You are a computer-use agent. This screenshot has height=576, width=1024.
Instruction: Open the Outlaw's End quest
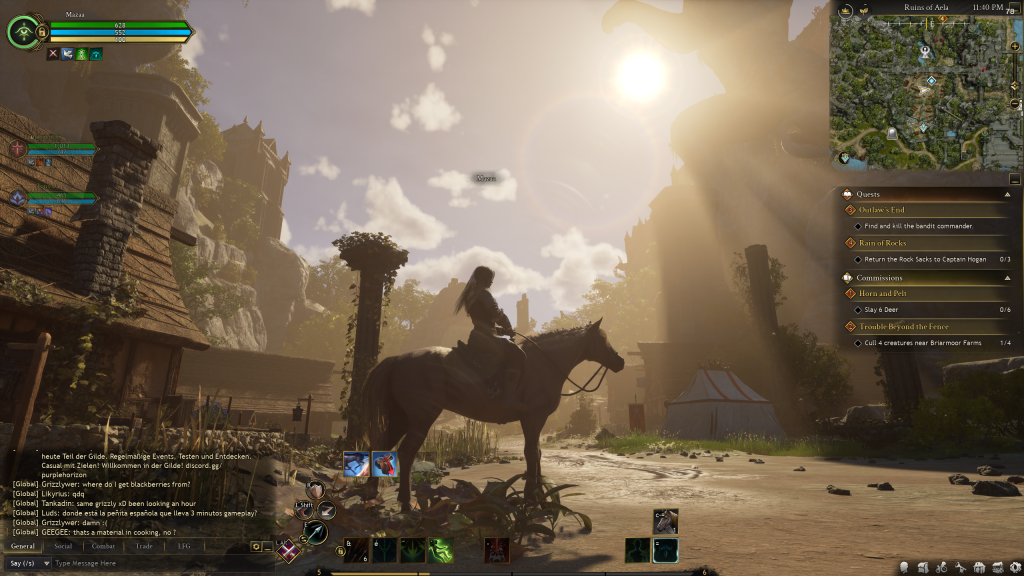pos(882,210)
